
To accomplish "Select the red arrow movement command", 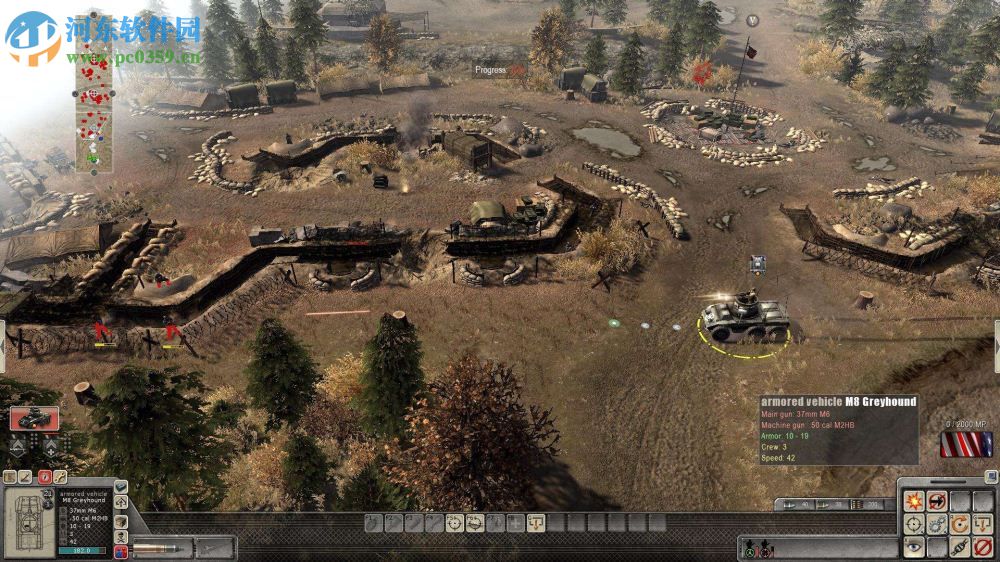I will (x=937, y=501).
